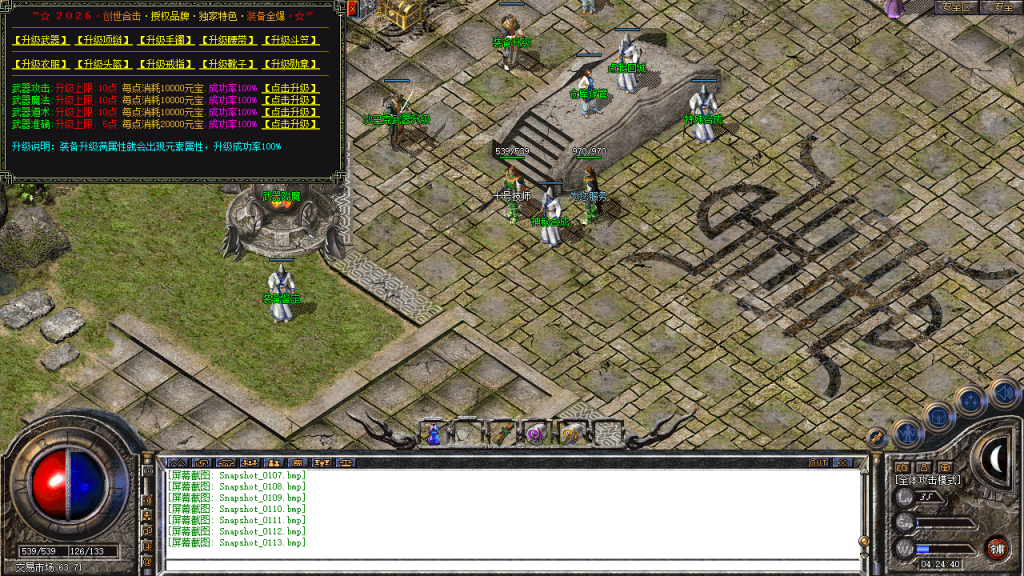
Task: Open the 升级腰带 upgrade option
Action: pos(229,41)
